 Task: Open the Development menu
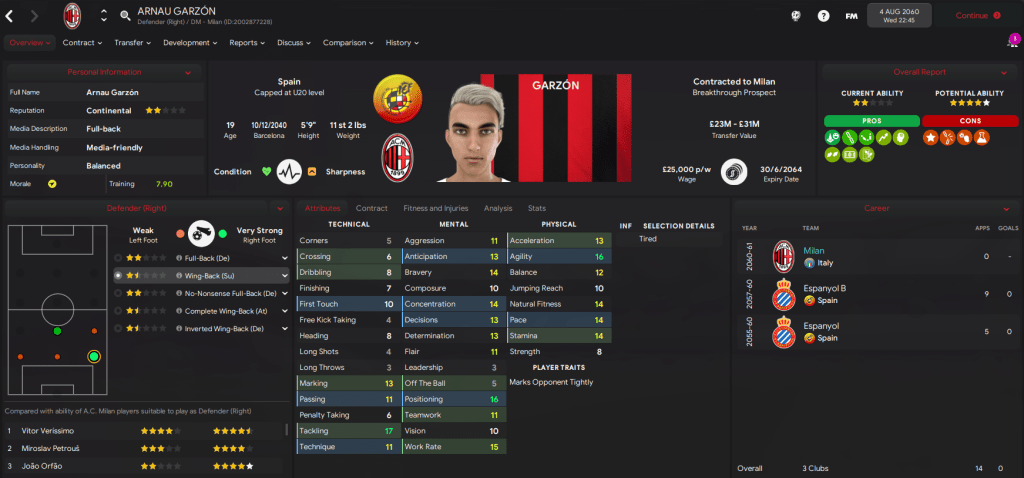190,43
